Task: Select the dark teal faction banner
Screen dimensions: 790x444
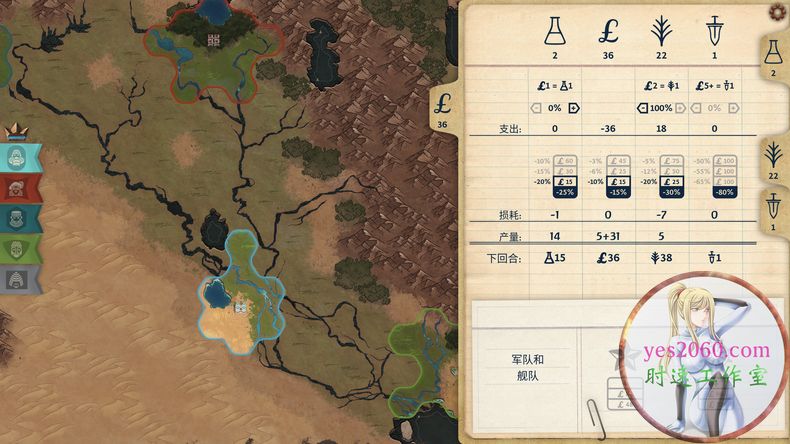Action: (x=20, y=218)
